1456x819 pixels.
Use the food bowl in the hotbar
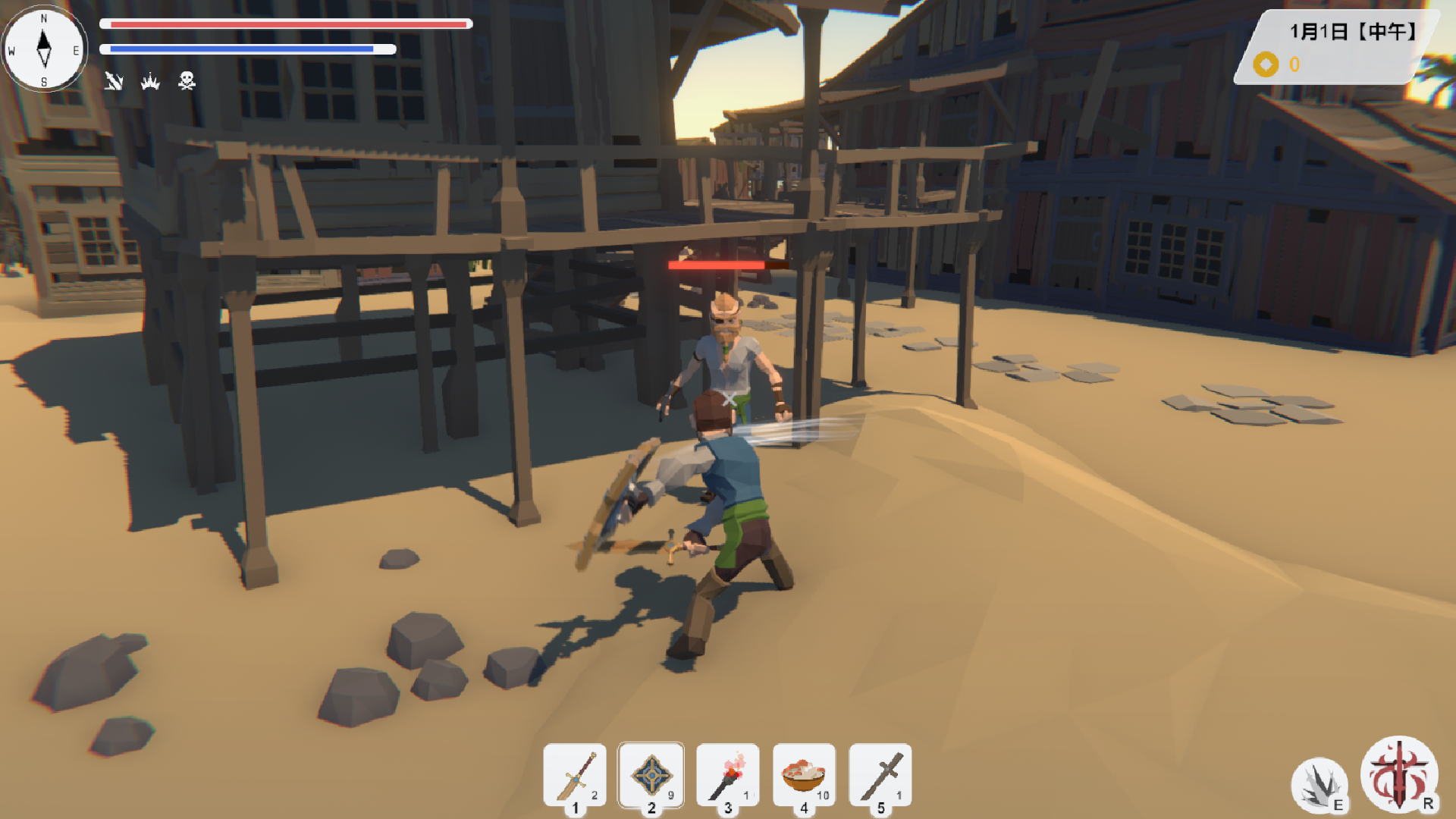pyautogui.click(x=804, y=776)
